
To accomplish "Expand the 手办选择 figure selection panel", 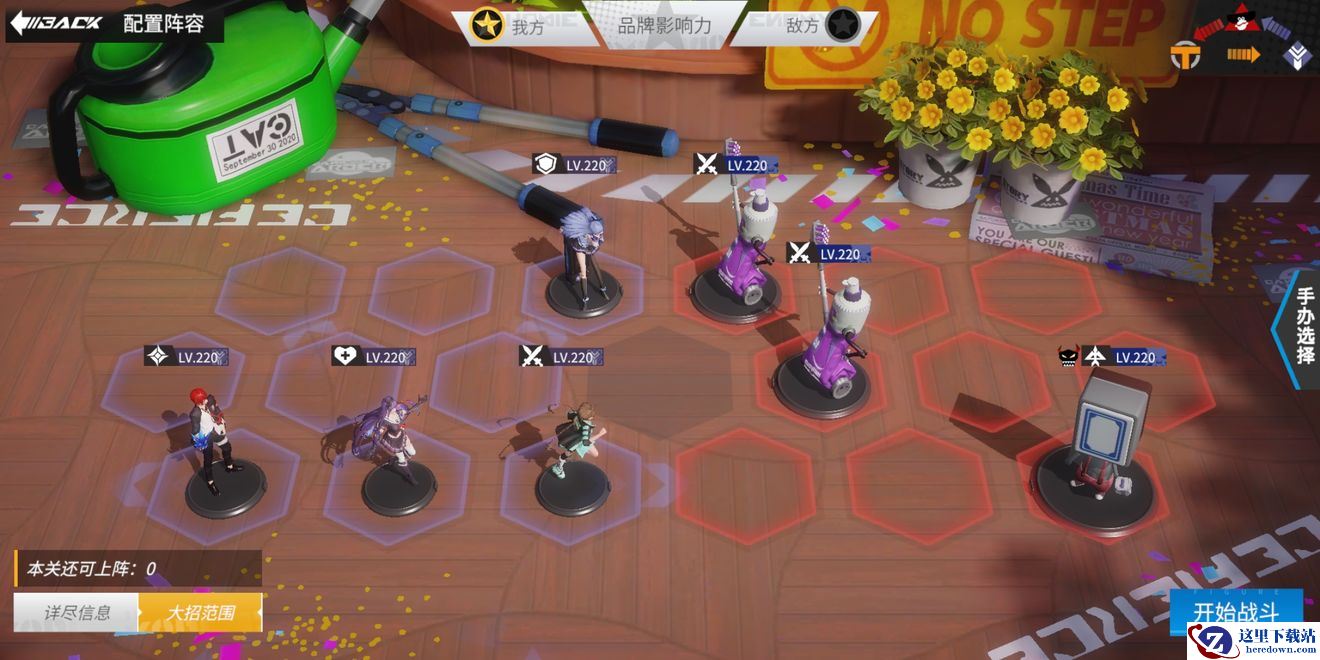I will tap(1303, 327).
